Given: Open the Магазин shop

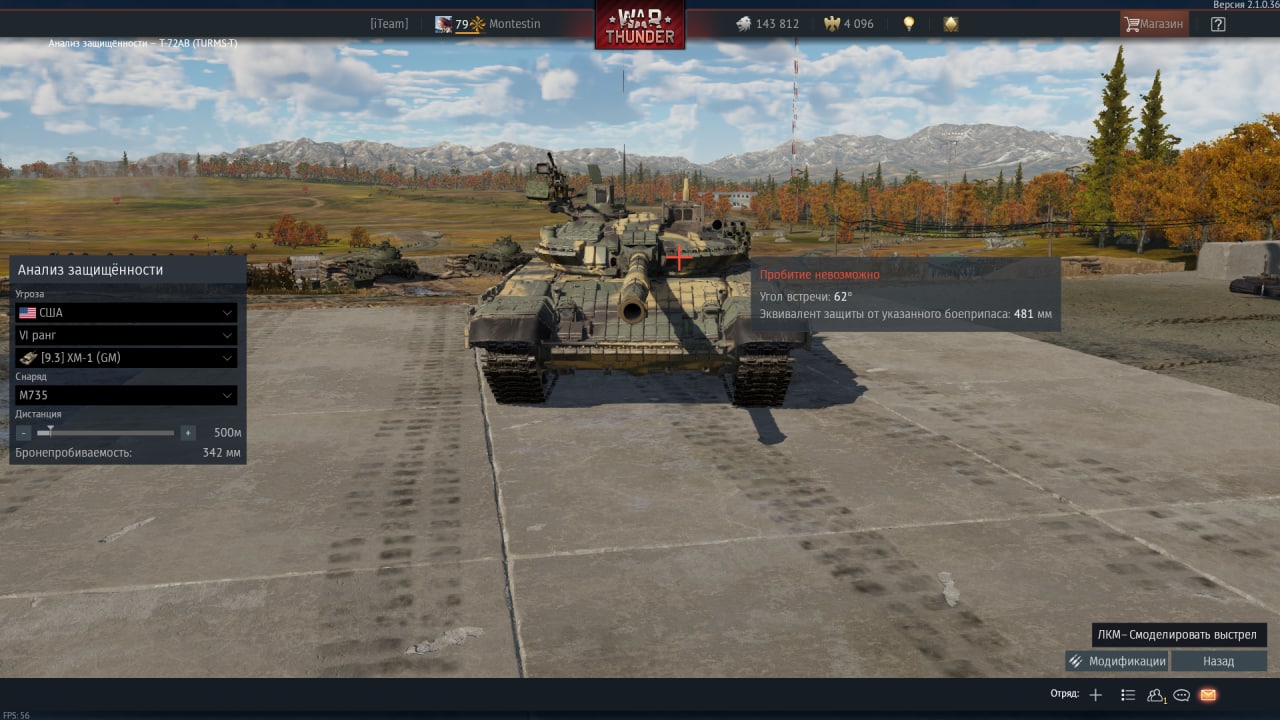Looking at the screenshot, I should 1154,24.
